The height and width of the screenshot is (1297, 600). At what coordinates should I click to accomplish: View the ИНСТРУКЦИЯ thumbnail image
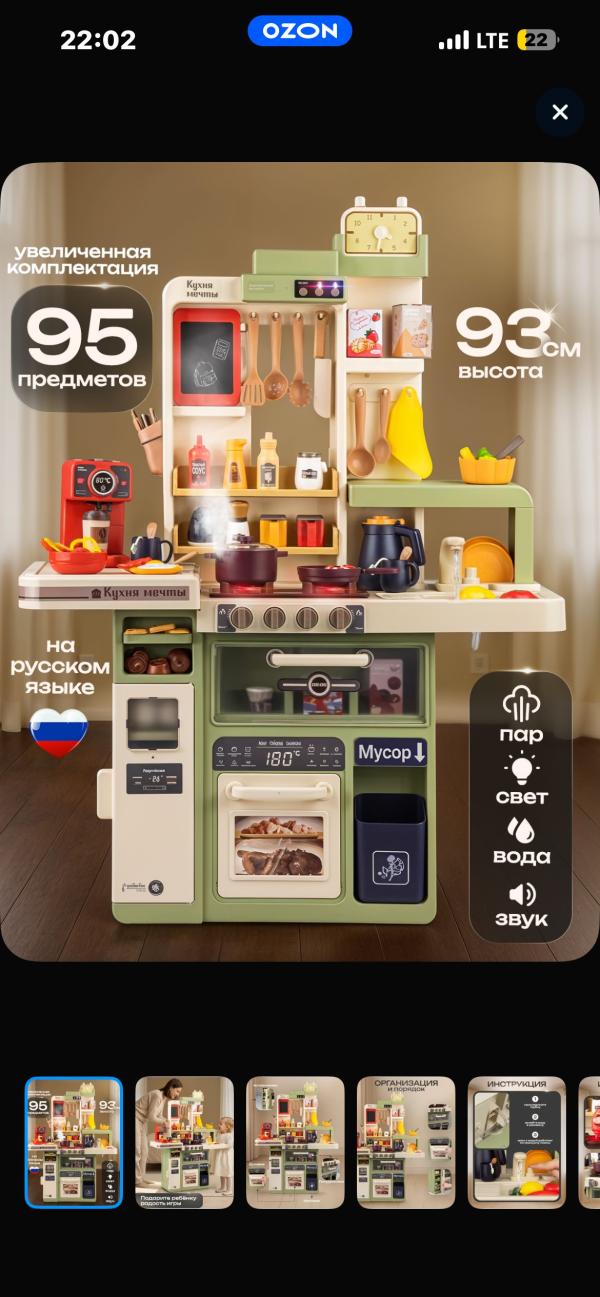pyautogui.click(x=517, y=1142)
